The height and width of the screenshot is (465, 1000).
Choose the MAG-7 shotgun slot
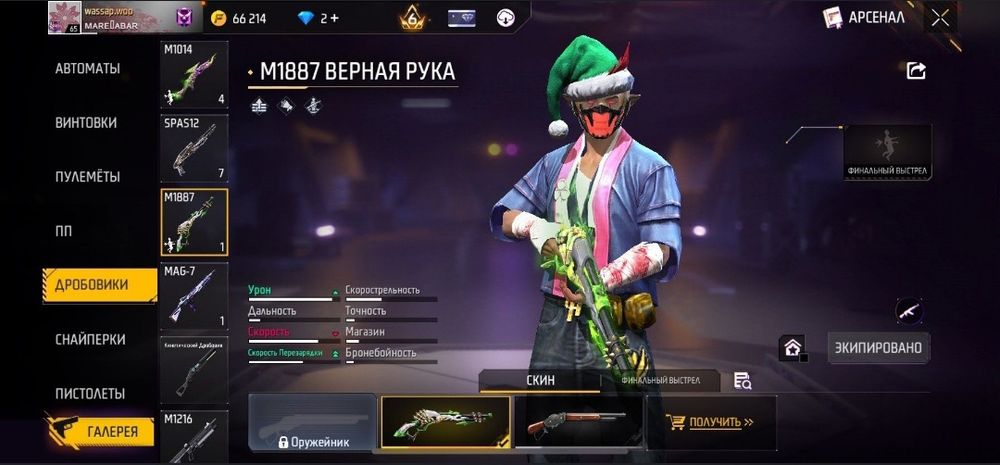pyautogui.click(x=194, y=296)
